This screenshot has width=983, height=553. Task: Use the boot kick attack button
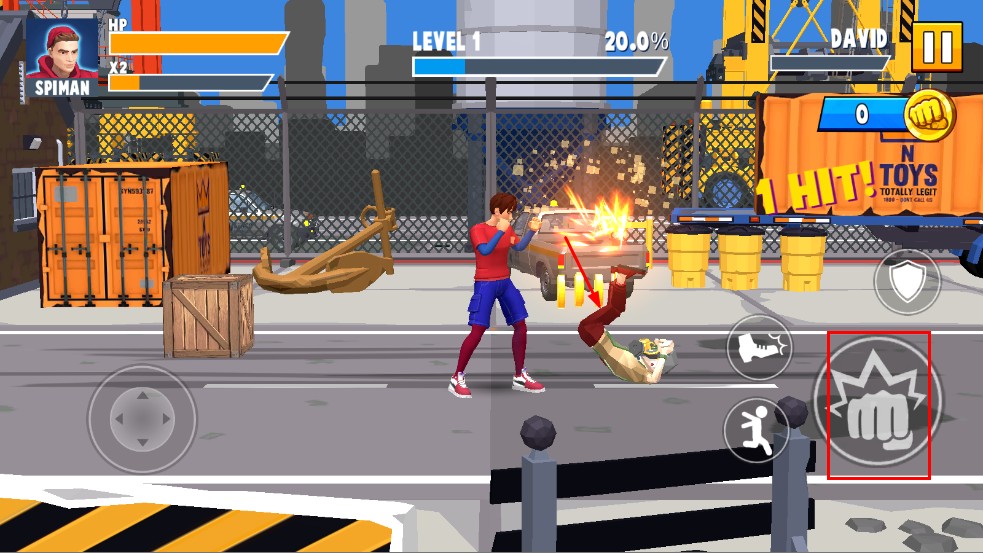pos(758,349)
